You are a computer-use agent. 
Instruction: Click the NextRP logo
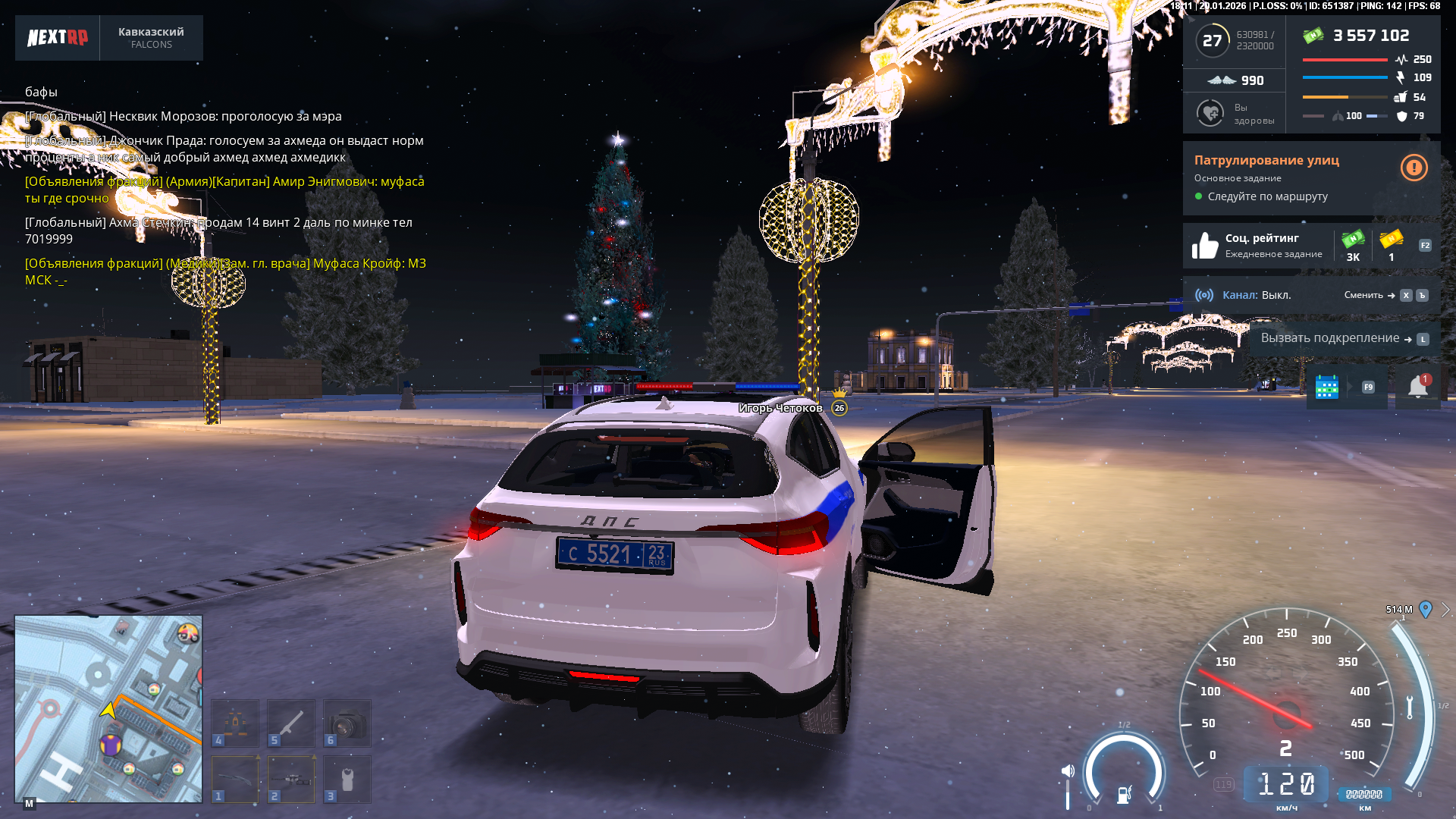tap(58, 37)
